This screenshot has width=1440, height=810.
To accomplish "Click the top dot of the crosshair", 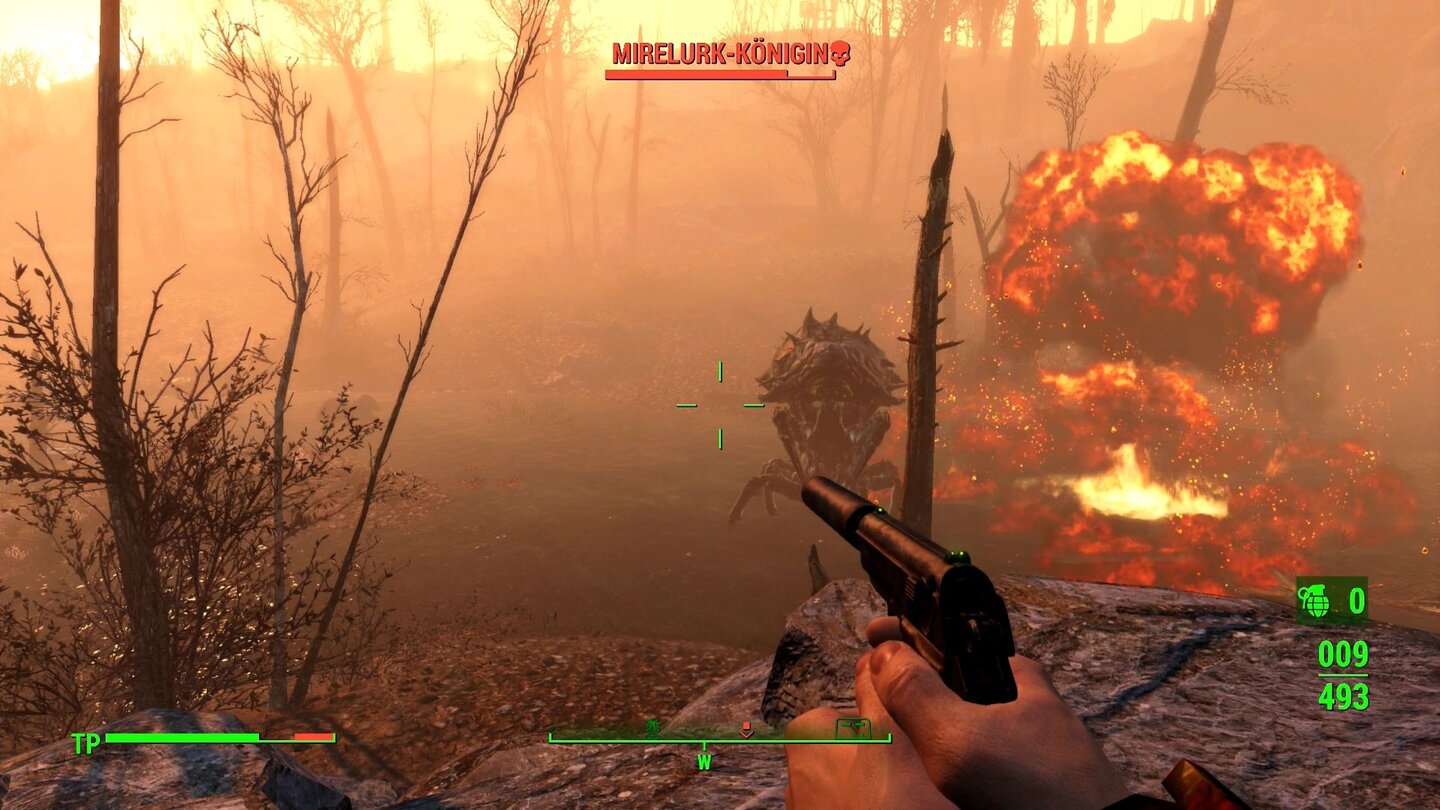I will (x=718, y=372).
